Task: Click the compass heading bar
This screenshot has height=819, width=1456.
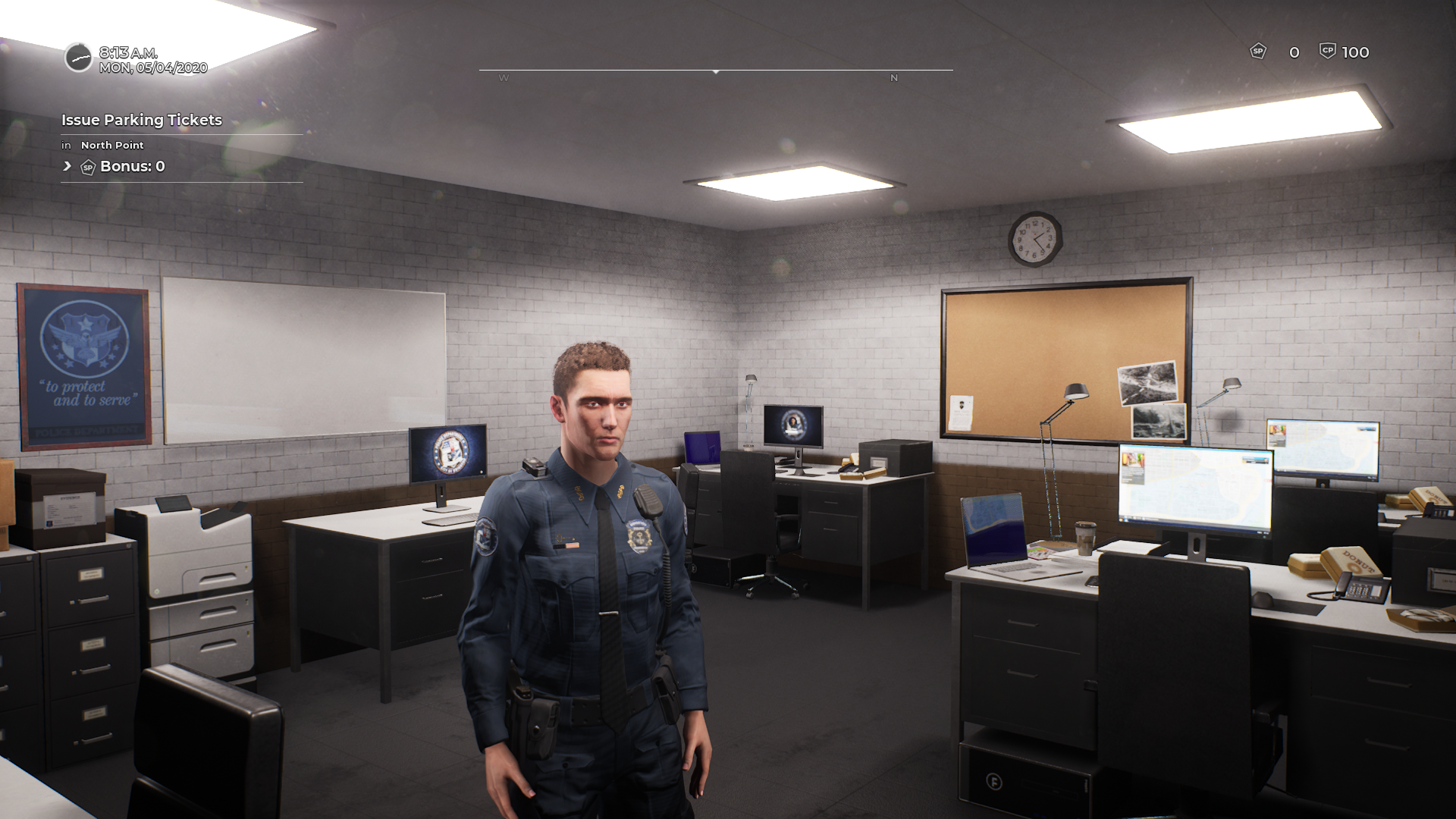Action: pyautogui.click(x=715, y=71)
